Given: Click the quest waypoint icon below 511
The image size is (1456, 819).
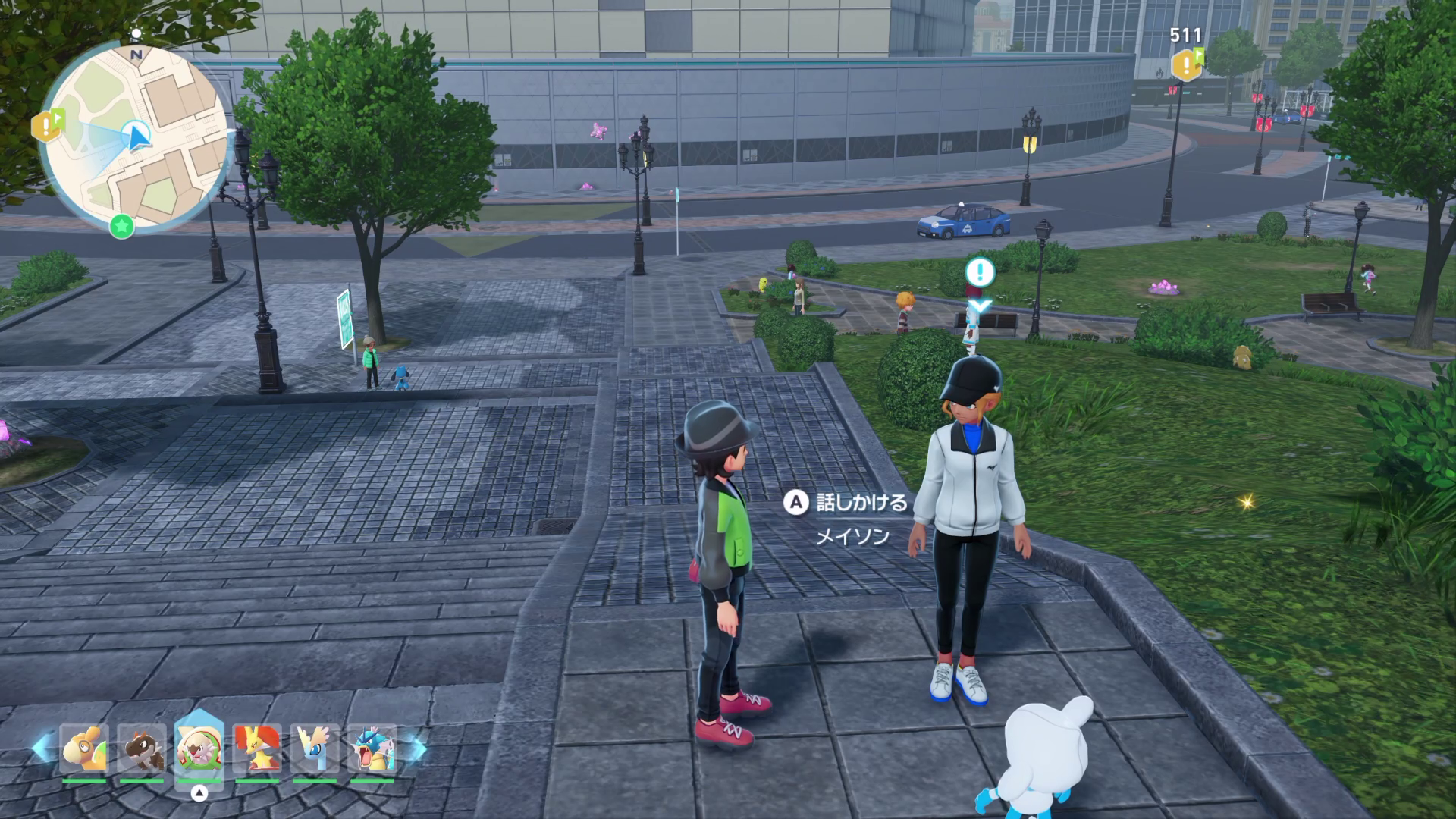Looking at the screenshot, I should (1187, 65).
